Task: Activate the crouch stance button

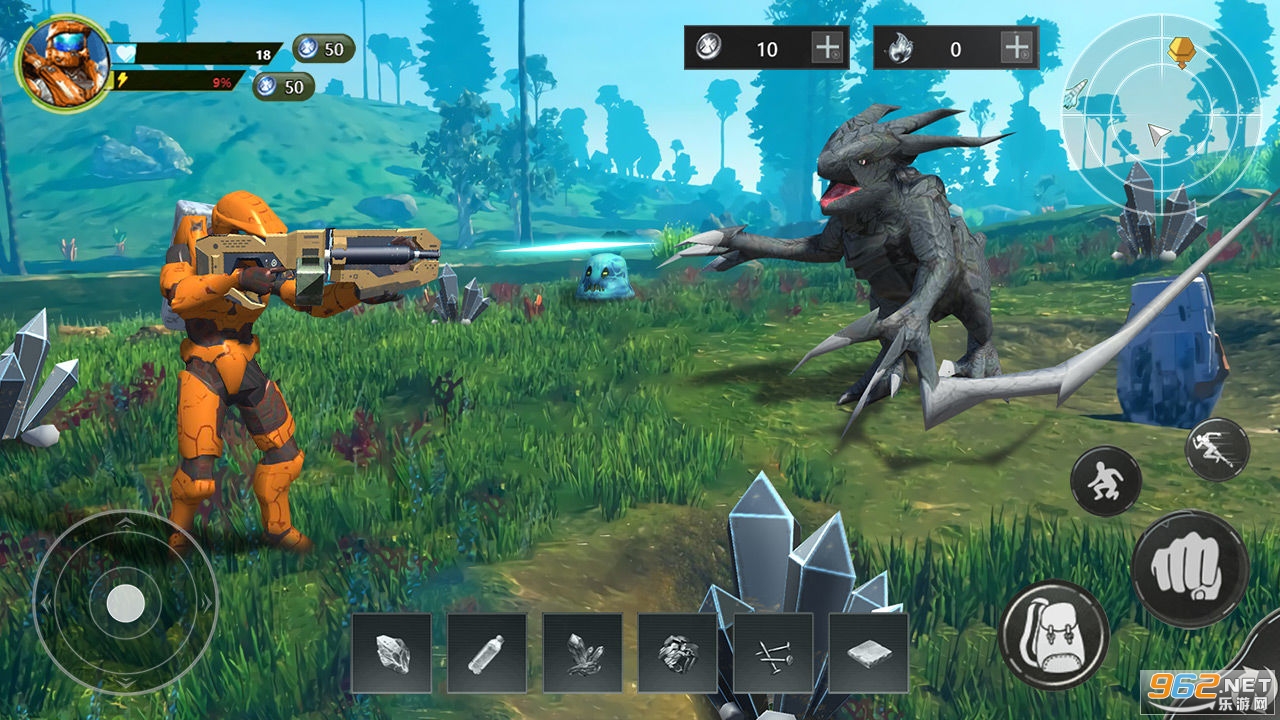Action: coord(1106,481)
